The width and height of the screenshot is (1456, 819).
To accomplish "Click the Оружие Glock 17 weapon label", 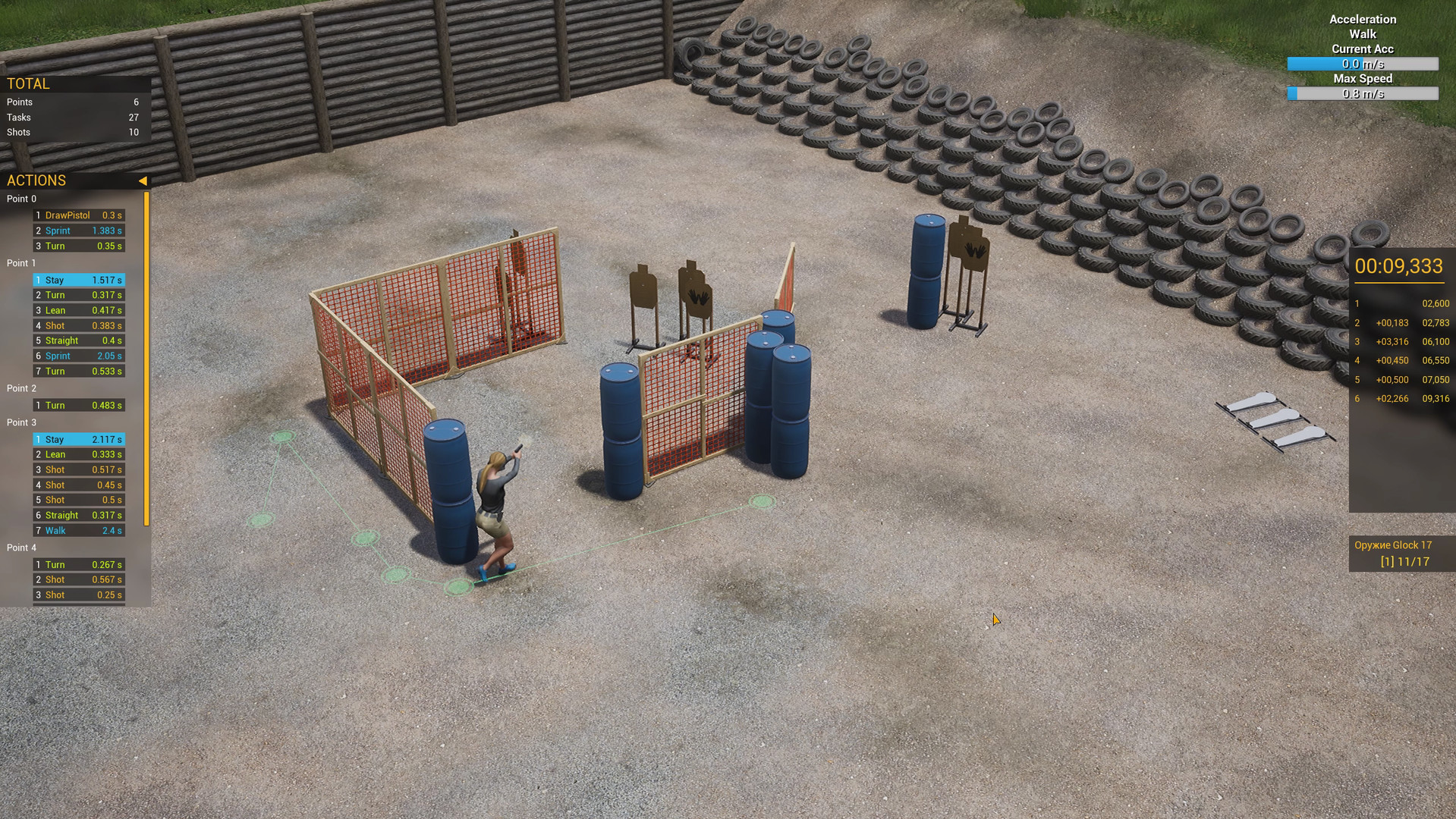I will [x=1393, y=544].
